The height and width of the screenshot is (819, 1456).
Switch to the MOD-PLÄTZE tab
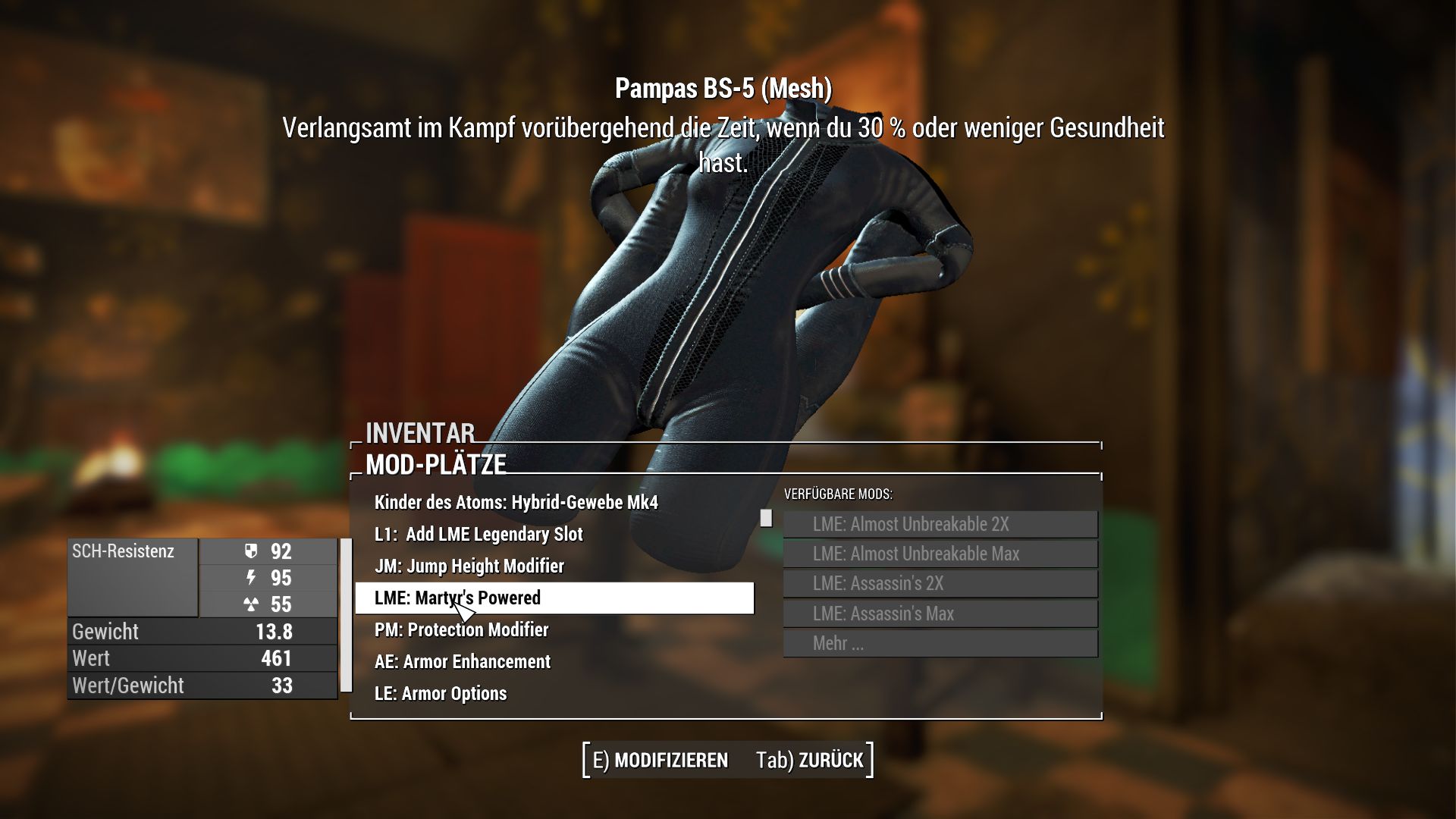tap(436, 463)
